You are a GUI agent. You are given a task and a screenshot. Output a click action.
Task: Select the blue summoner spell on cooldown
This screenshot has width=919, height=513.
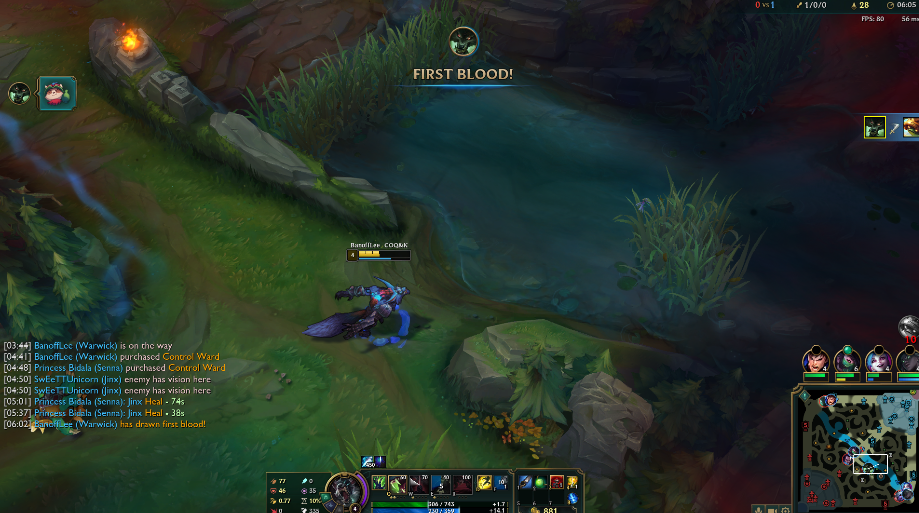pos(502,482)
